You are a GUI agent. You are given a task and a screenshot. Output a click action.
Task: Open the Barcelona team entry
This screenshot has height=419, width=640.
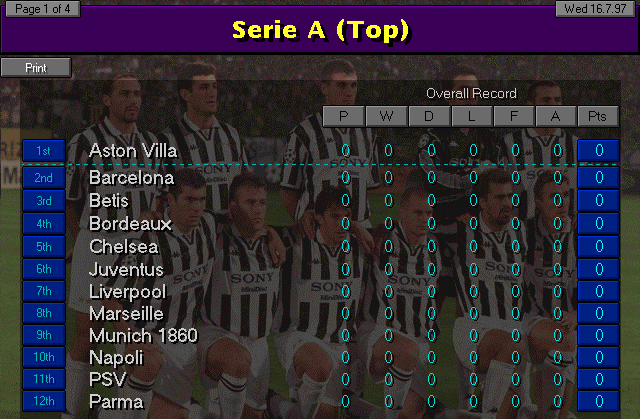(x=131, y=178)
